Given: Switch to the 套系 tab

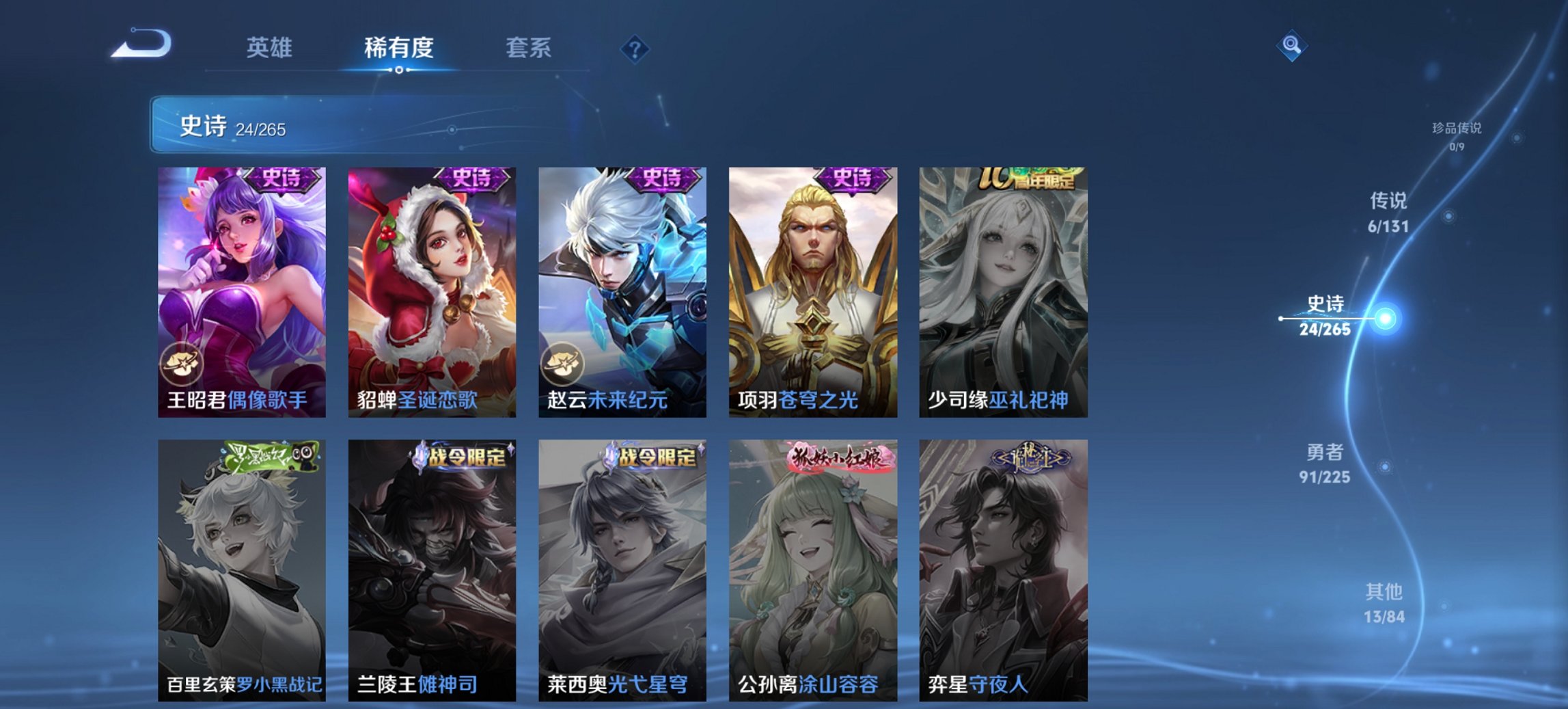Looking at the screenshot, I should tap(527, 48).
